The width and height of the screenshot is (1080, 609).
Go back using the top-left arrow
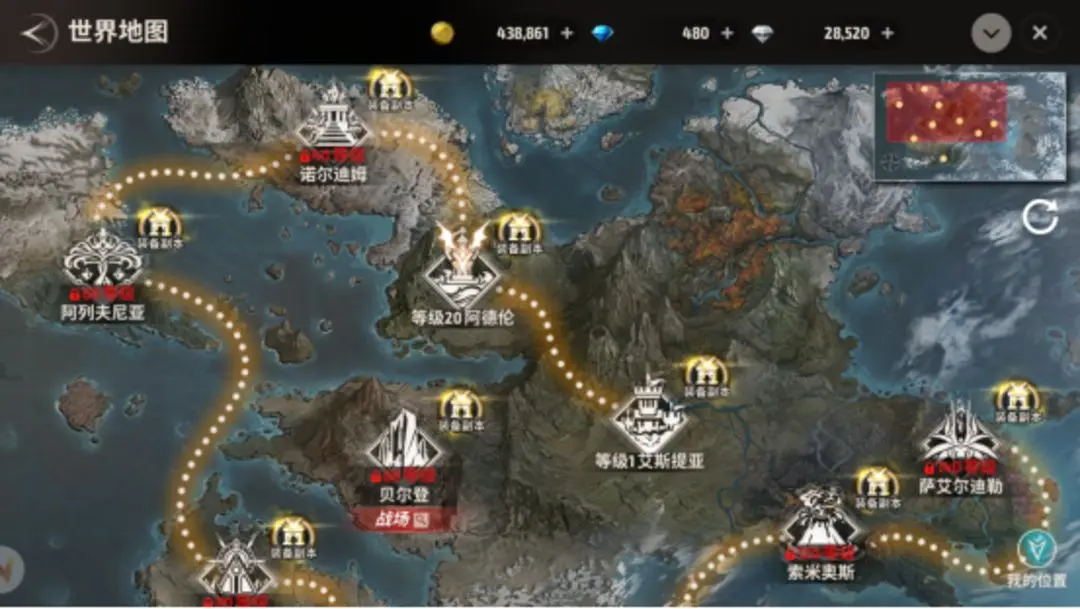[x=38, y=32]
